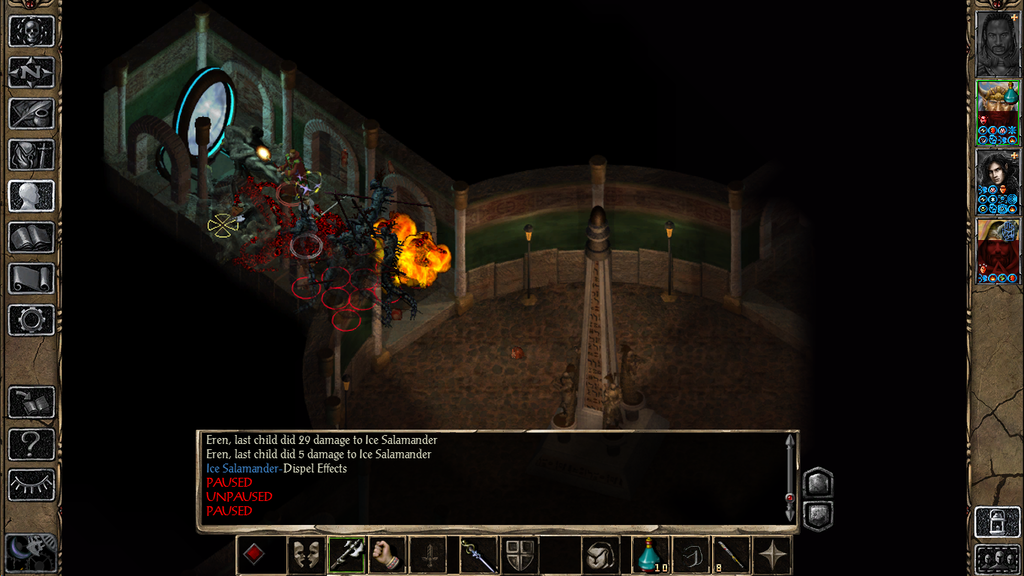Open the priest scroll button
Viewport: 1024px width, 576px height.
point(31,278)
